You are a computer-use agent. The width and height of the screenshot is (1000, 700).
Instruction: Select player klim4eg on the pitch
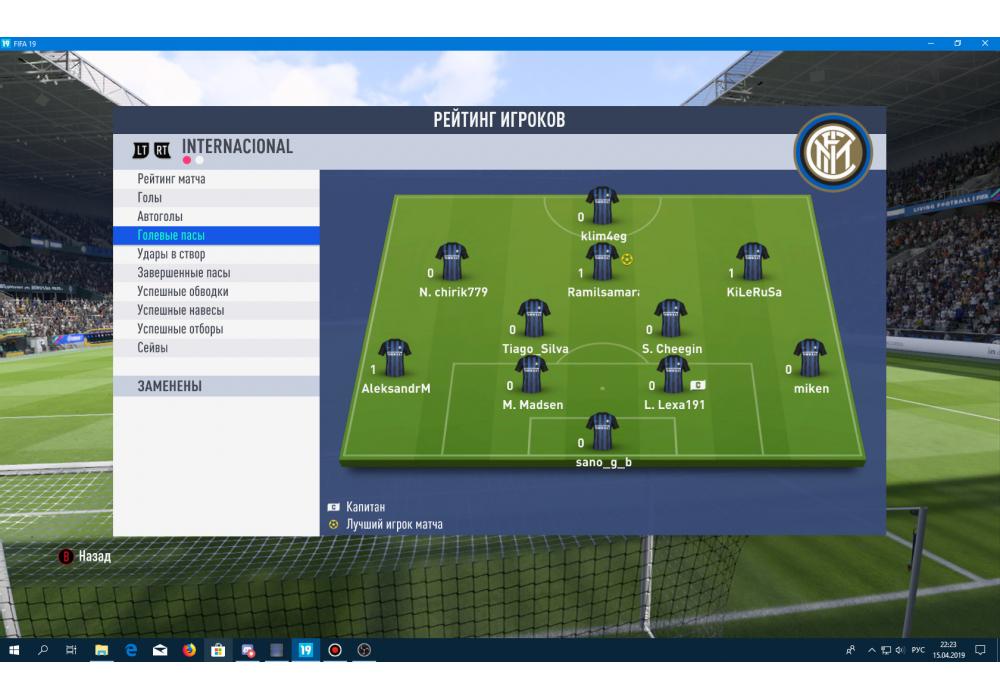tap(602, 206)
